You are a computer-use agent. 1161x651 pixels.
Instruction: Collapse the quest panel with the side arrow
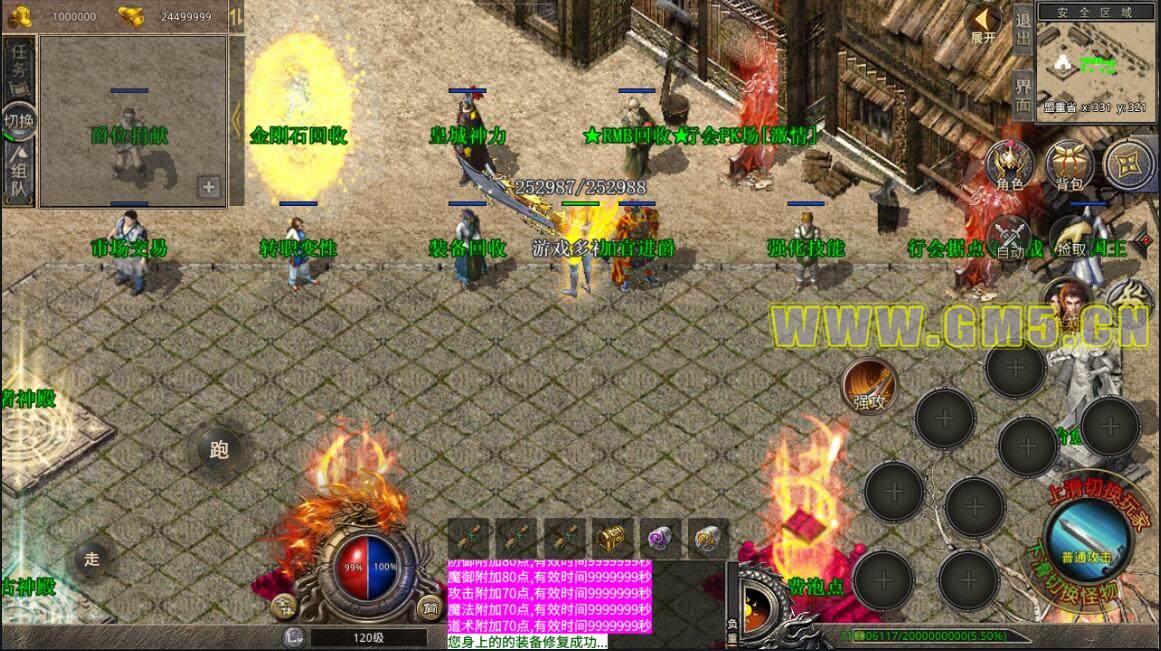point(236,121)
